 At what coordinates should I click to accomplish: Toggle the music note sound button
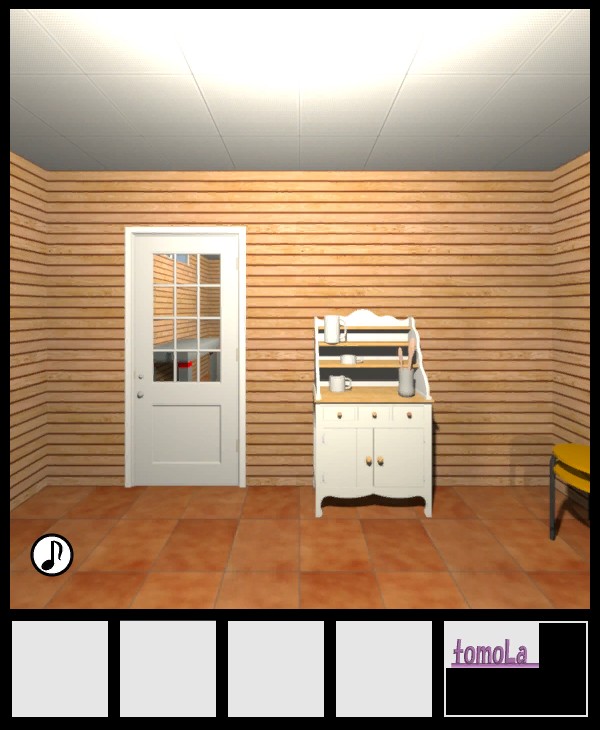point(52,555)
